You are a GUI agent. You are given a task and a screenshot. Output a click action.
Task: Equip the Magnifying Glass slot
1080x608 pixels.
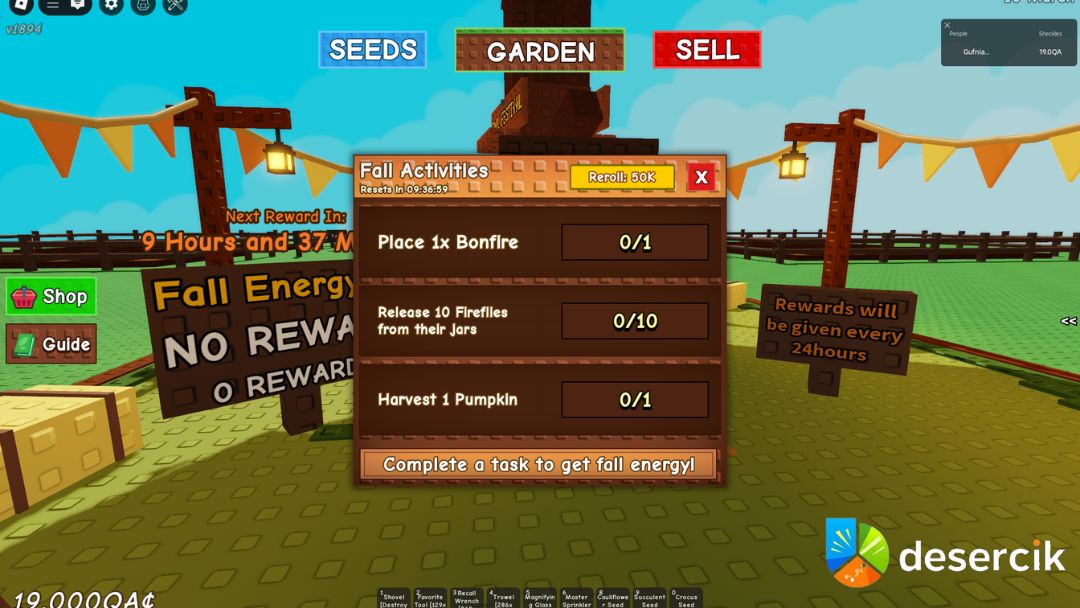[x=539, y=598]
